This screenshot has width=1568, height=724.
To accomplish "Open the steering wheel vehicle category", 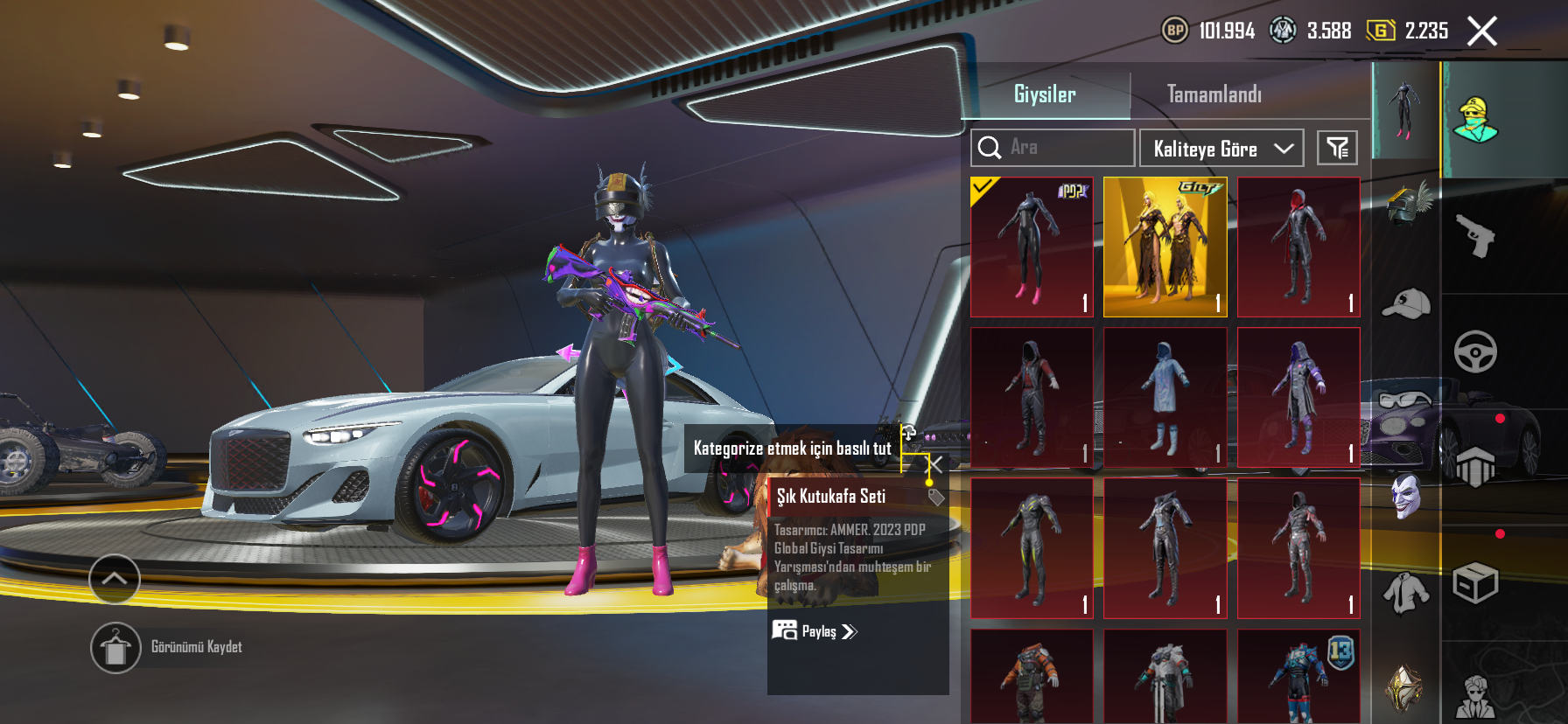I will coord(1475,352).
